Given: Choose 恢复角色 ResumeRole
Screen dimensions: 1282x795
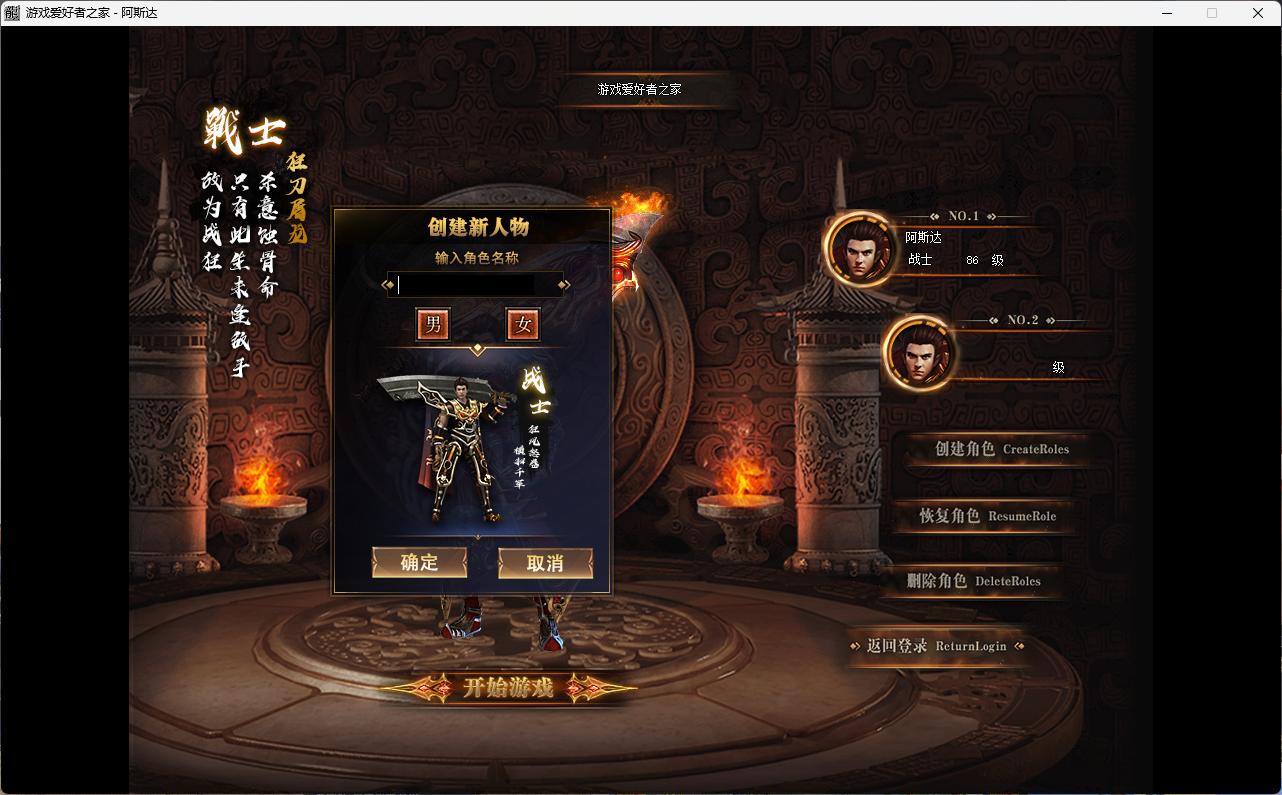Looking at the screenshot, I should pyautogui.click(x=987, y=516).
